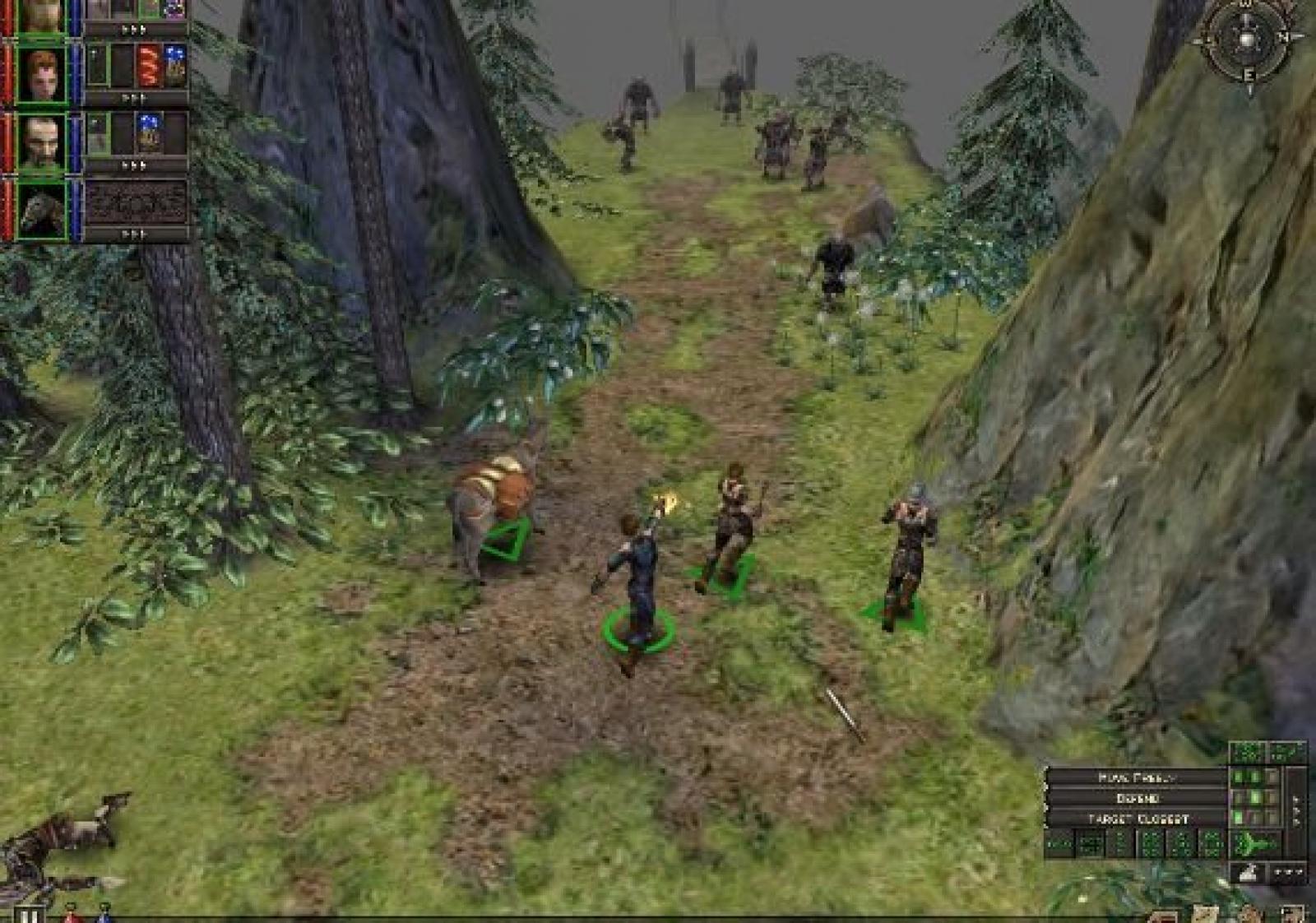The width and height of the screenshot is (1316, 923).
Task: Click the Move Freely order bar
Action: 1138,777
